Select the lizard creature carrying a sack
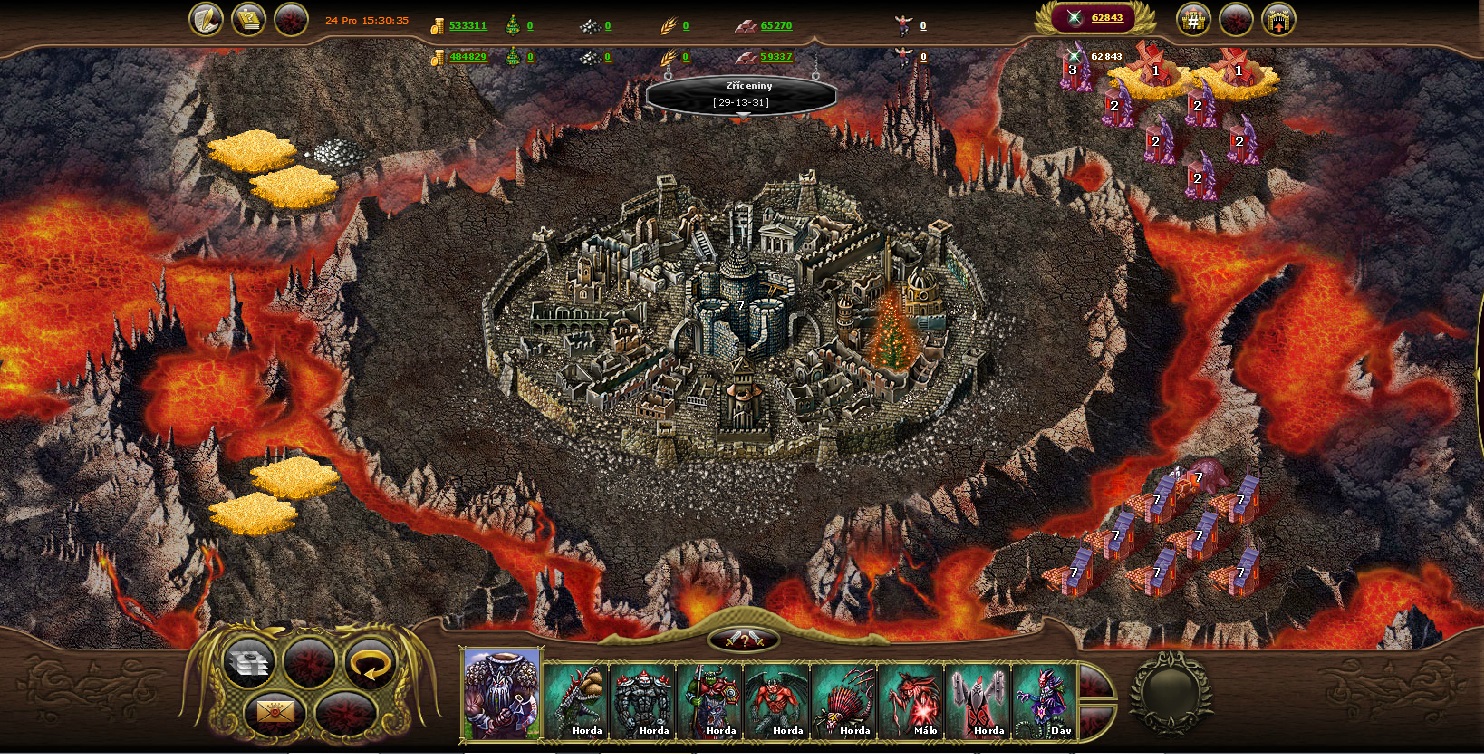 576,700
